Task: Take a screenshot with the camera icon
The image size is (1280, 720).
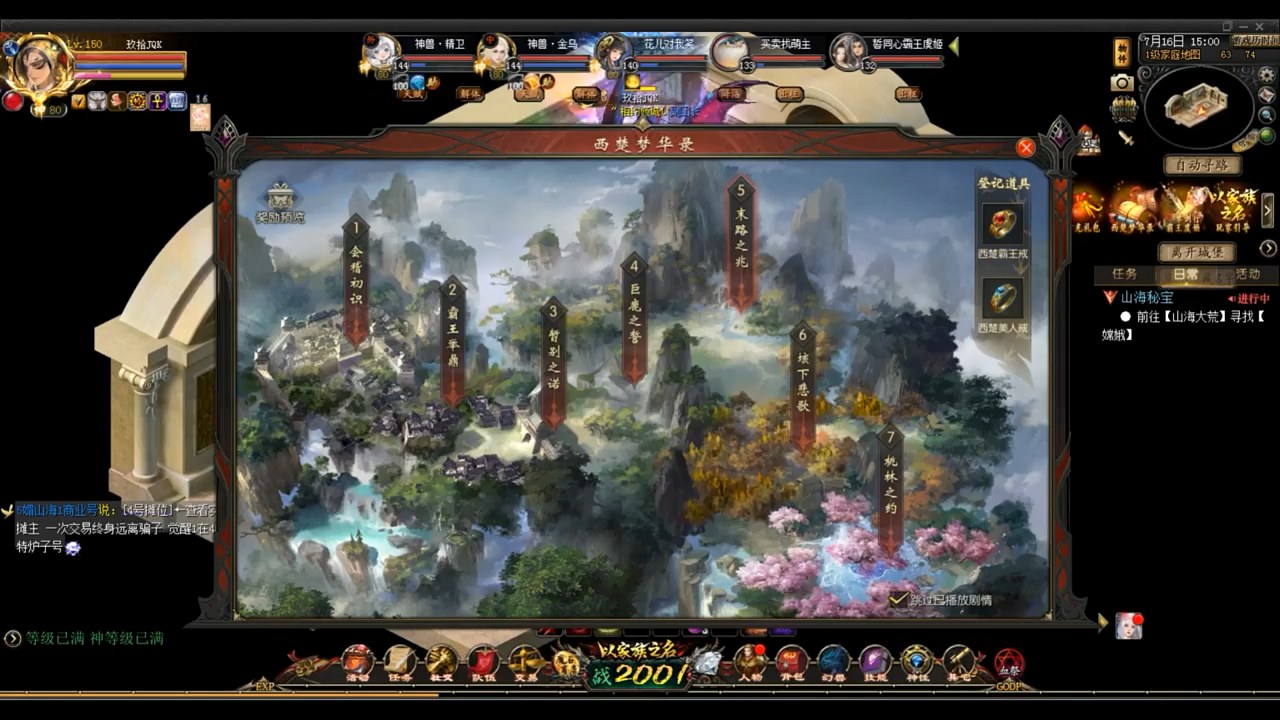Action: point(1122,83)
